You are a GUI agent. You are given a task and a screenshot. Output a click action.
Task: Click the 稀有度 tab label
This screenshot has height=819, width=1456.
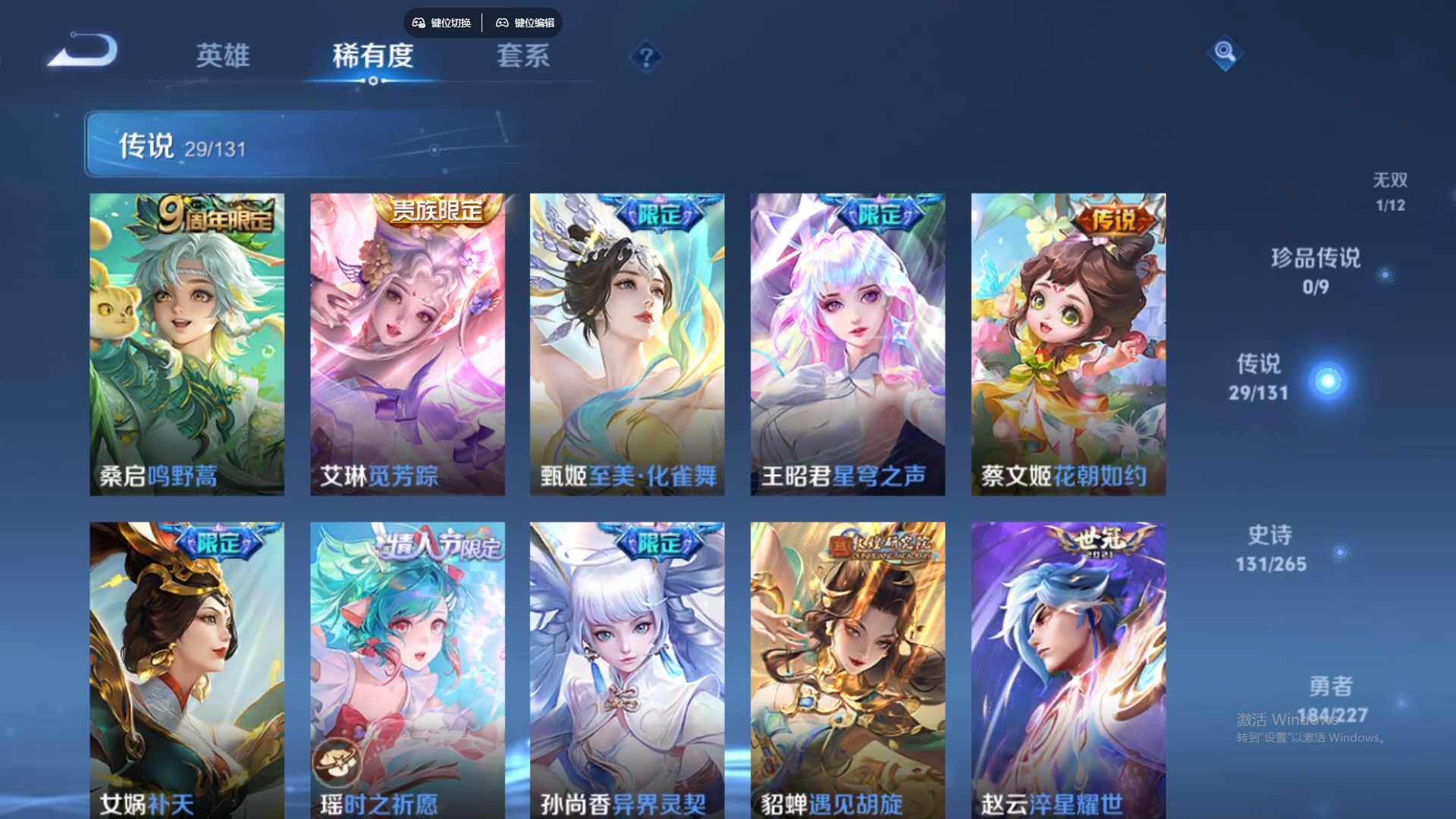coord(373,57)
